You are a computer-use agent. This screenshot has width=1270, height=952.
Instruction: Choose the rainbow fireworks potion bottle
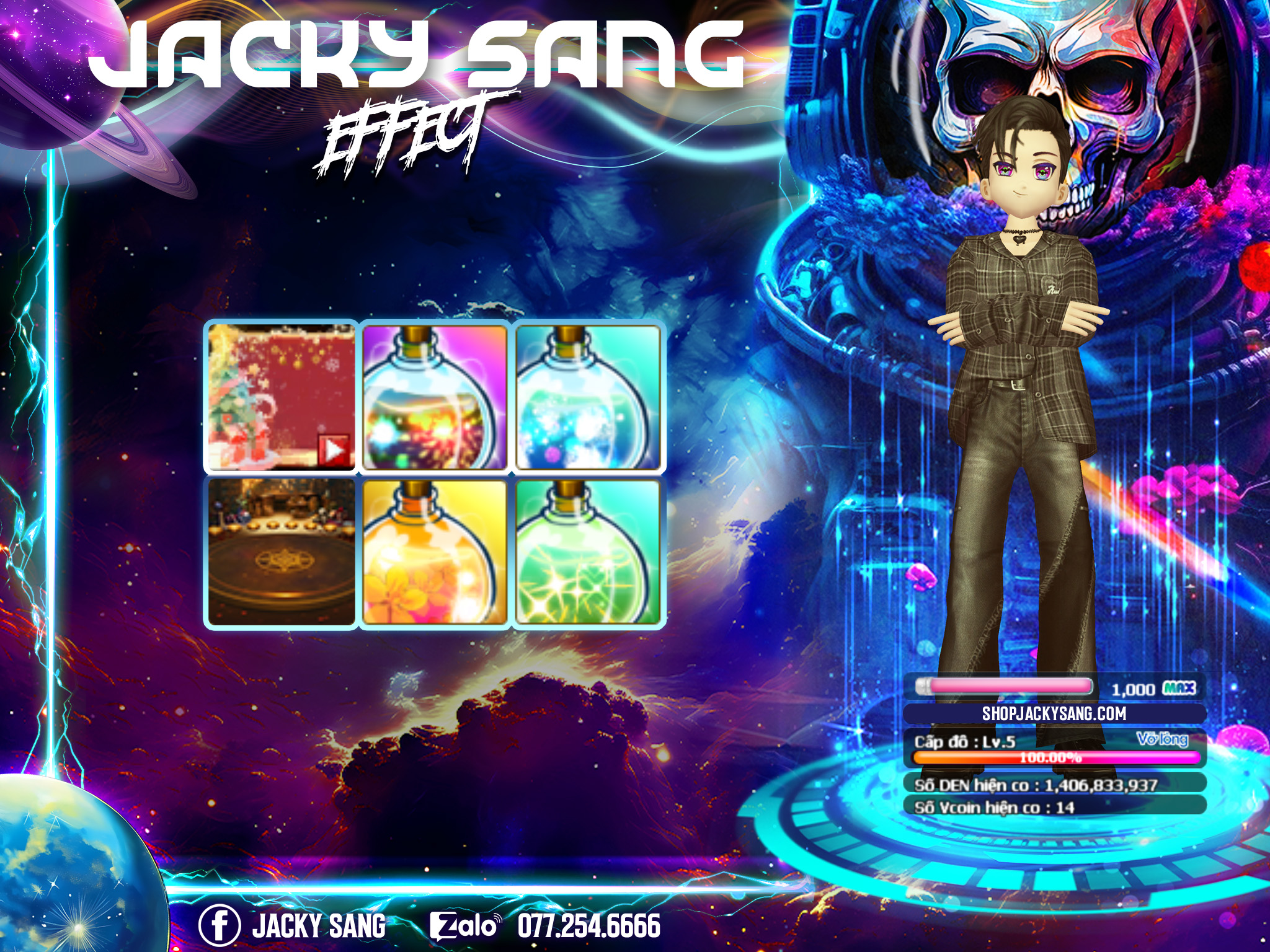coord(435,398)
